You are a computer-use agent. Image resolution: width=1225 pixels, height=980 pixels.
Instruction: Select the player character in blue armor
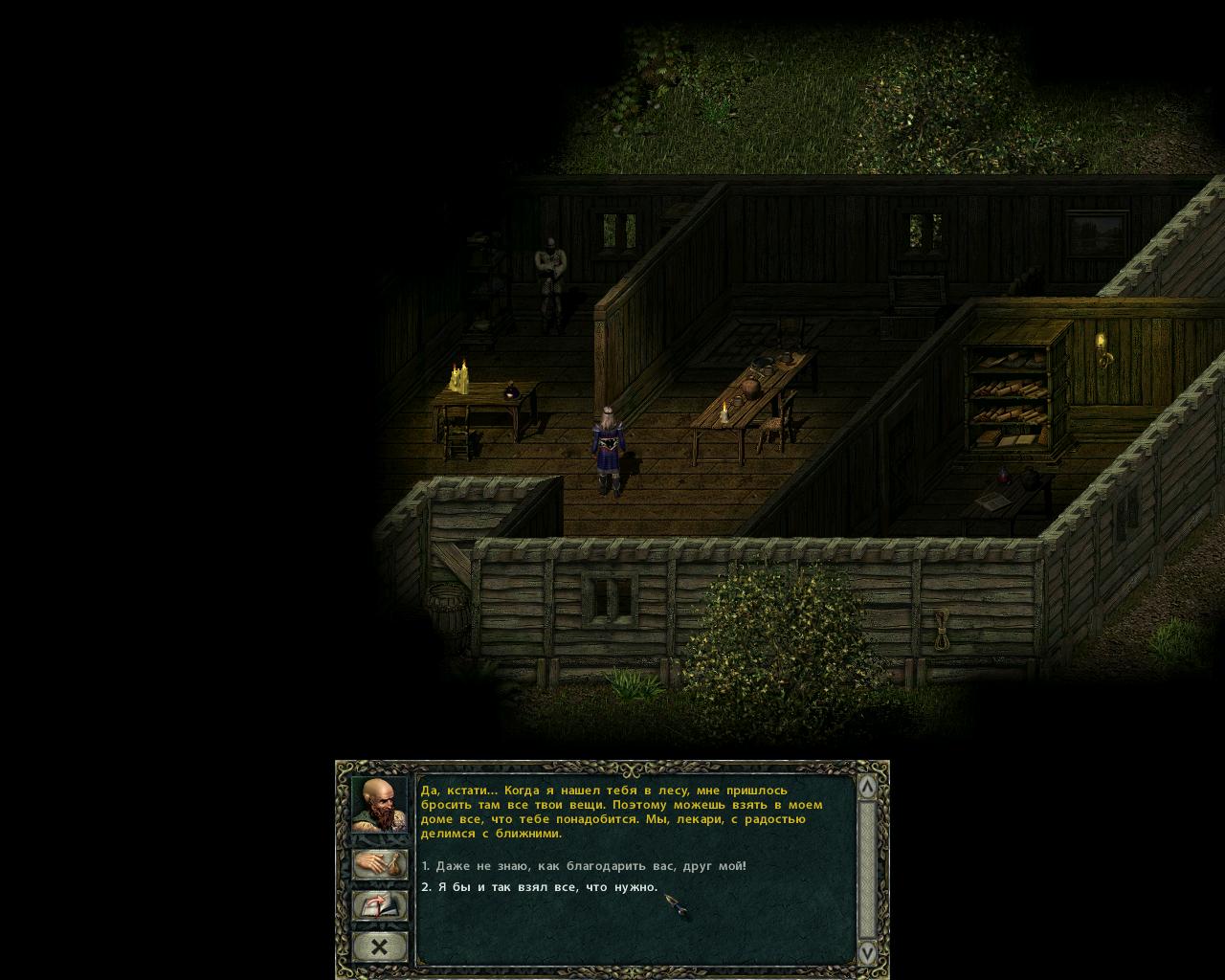(610, 445)
